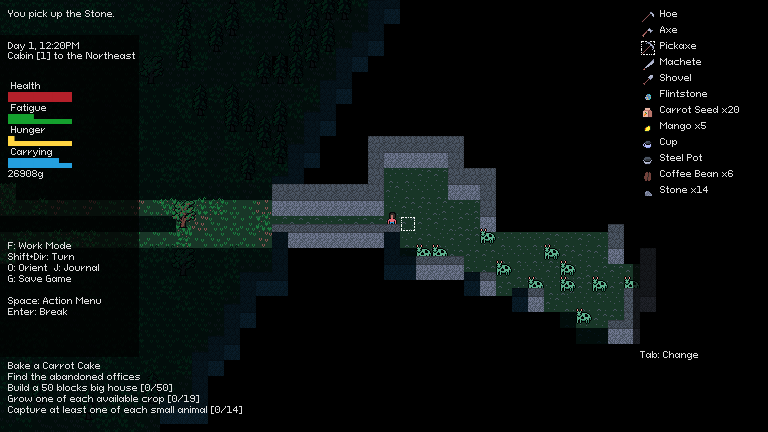This screenshot has width=768, height=432.
Task: Select the Find the abandoned offices objective
Action: click(73, 377)
